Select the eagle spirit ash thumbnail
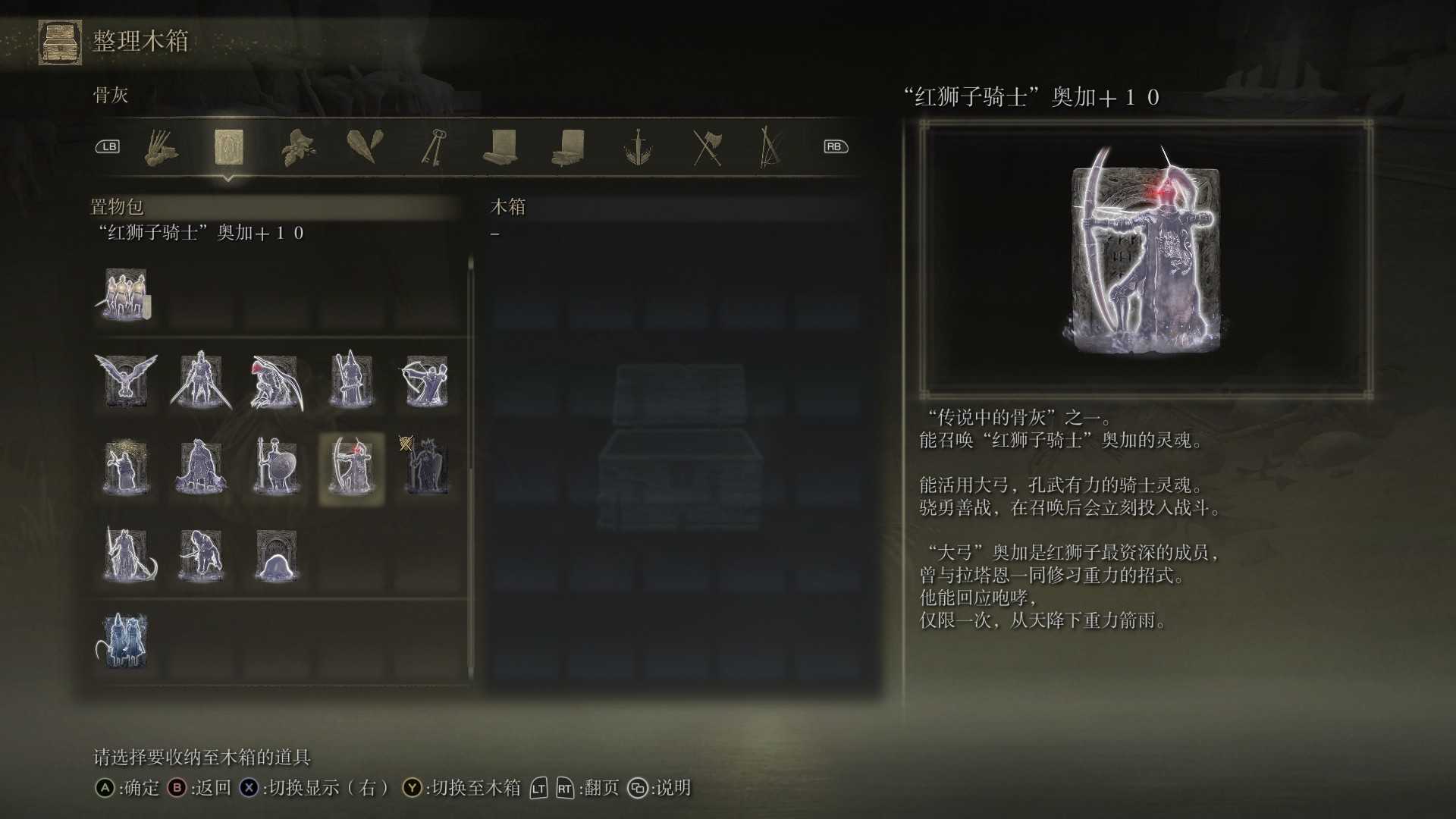Screen dimensions: 1456x819 (126, 381)
